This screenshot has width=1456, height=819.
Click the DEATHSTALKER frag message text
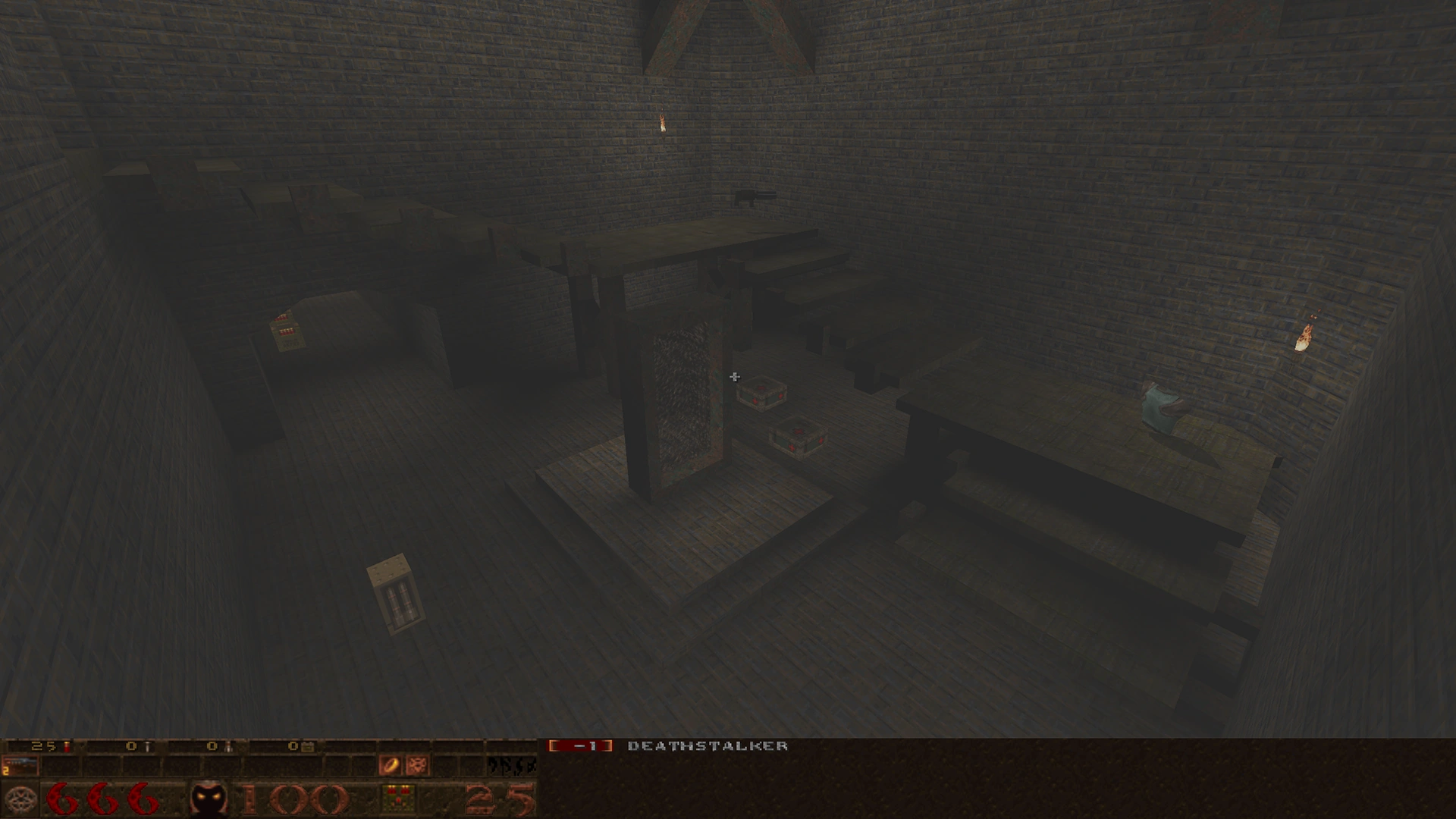707,745
